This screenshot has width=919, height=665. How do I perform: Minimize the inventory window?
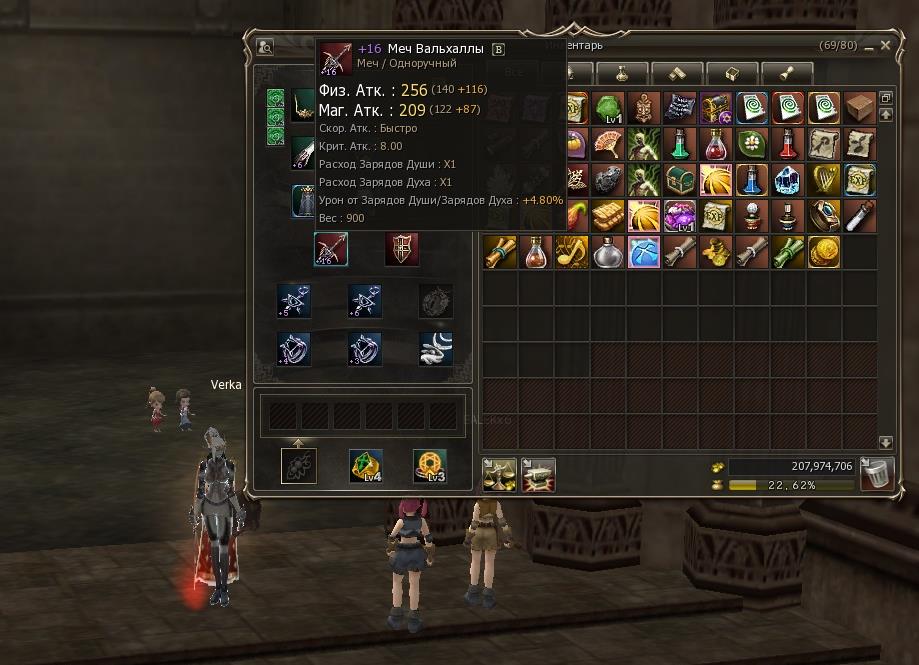(868, 46)
